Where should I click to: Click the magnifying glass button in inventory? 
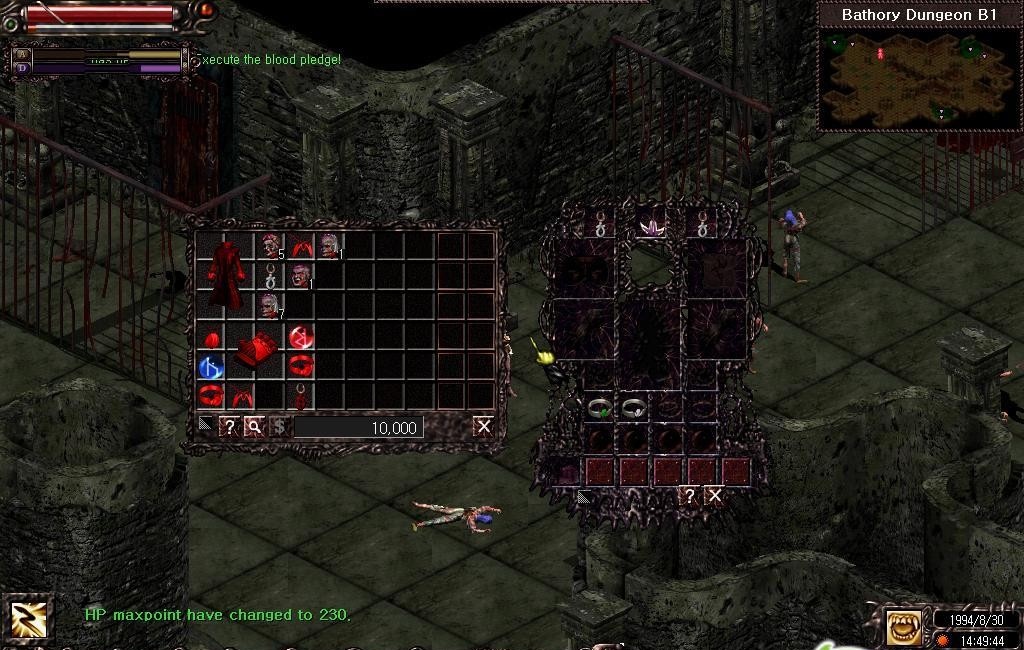click(254, 427)
